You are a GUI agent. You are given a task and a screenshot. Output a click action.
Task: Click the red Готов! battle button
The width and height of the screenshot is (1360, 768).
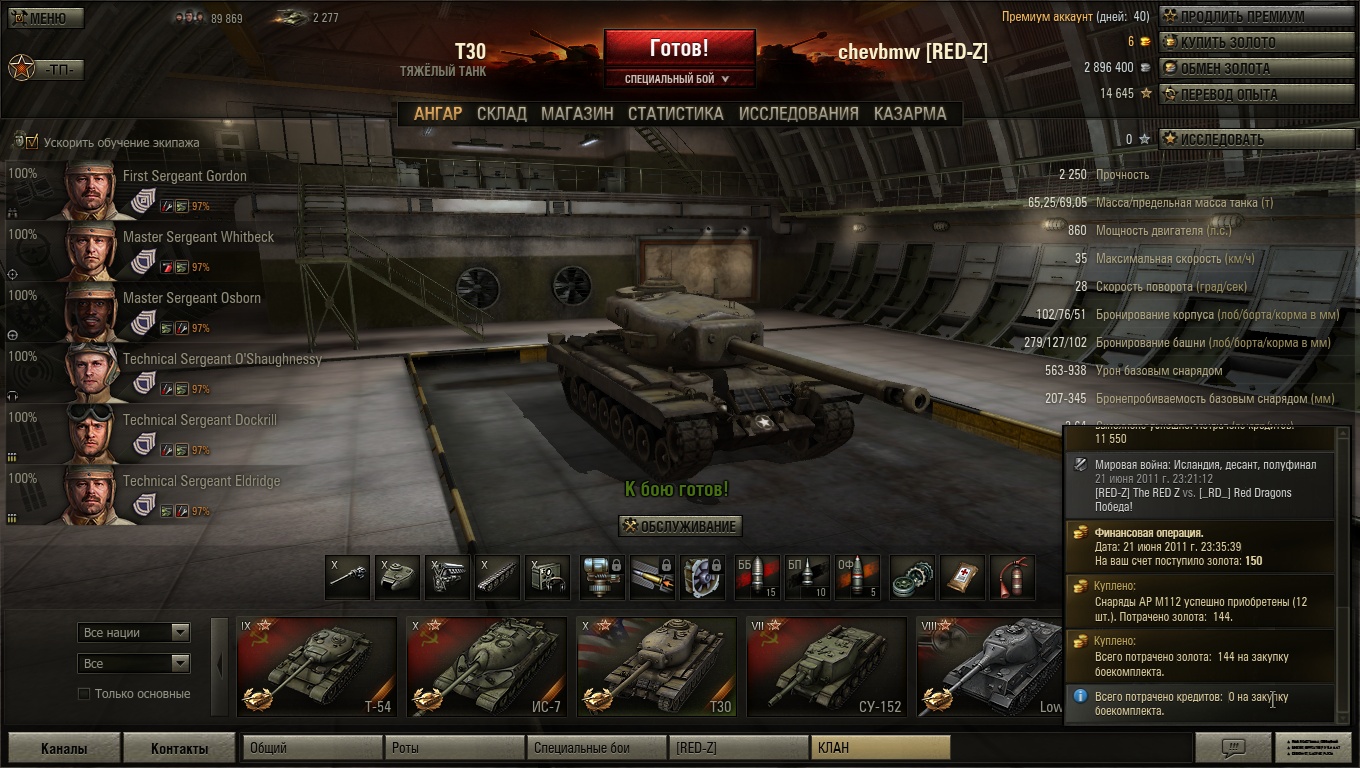[x=679, y=48]
